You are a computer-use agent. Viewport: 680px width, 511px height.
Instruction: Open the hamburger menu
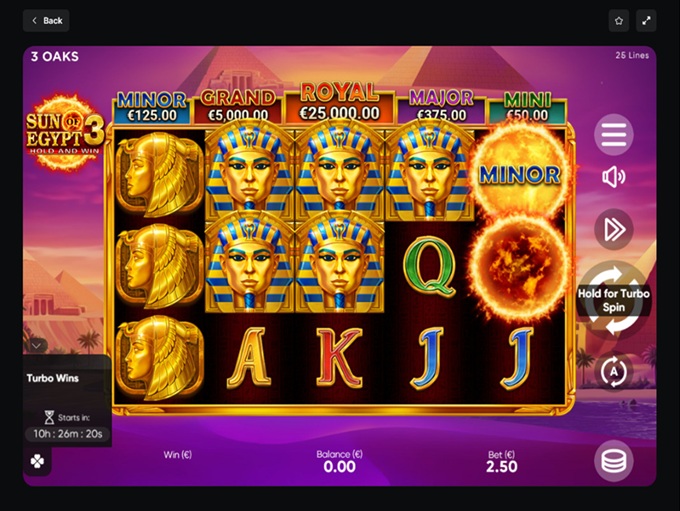coord(614,133)
